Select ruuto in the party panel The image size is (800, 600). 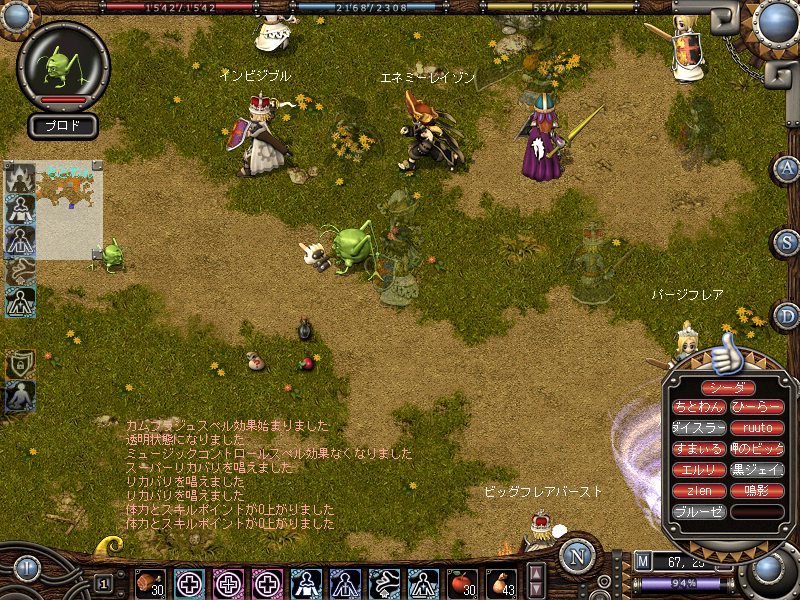tap(757, 428)
